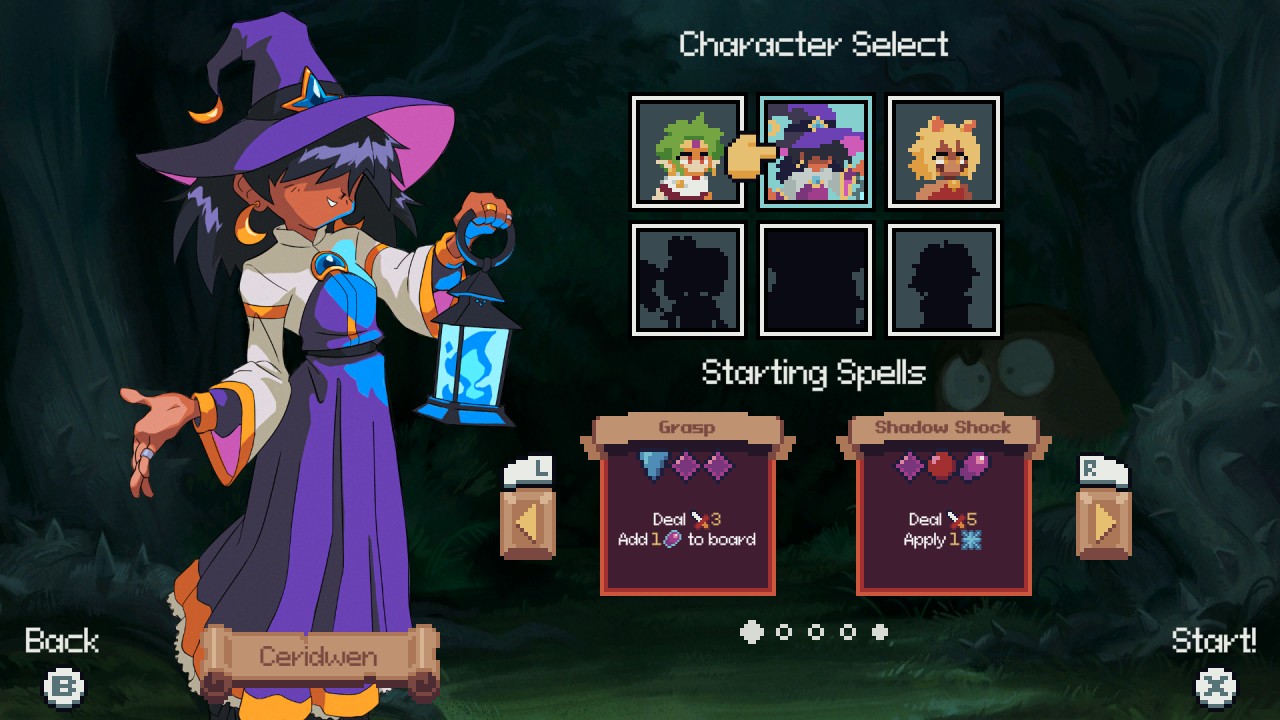Image resolution: width=1280 pixels, height=720 pixels.
Task: Click the red mana orb on Shadow Shock spell
Action: click(944, 462)
